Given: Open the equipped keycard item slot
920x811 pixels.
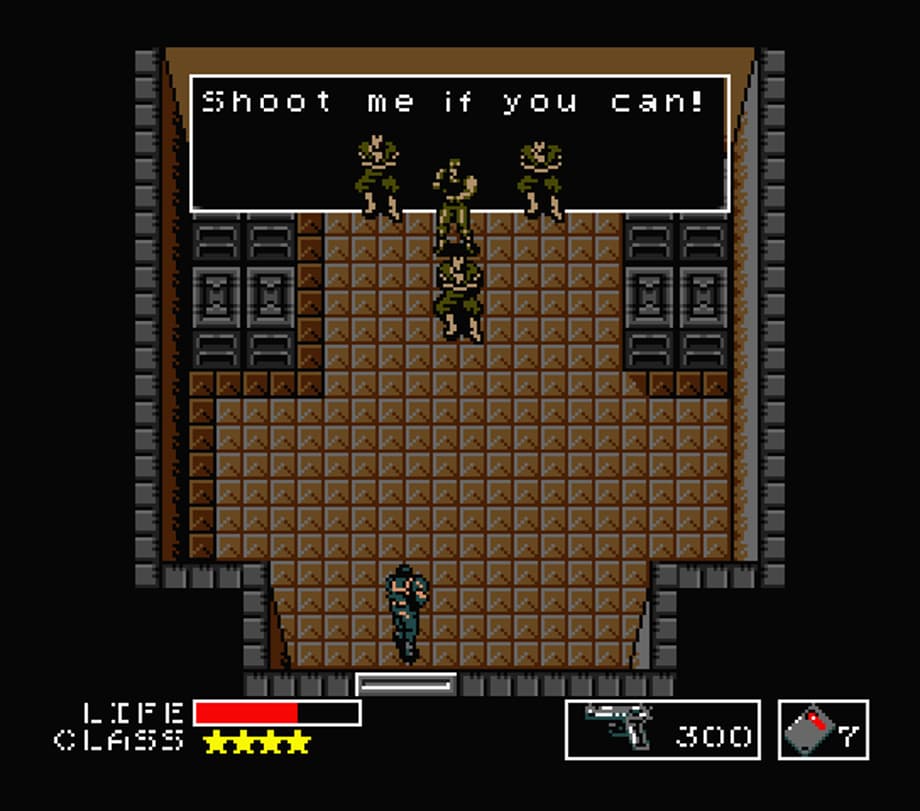Looking at the screenshot, I should [x=823, y=730].
